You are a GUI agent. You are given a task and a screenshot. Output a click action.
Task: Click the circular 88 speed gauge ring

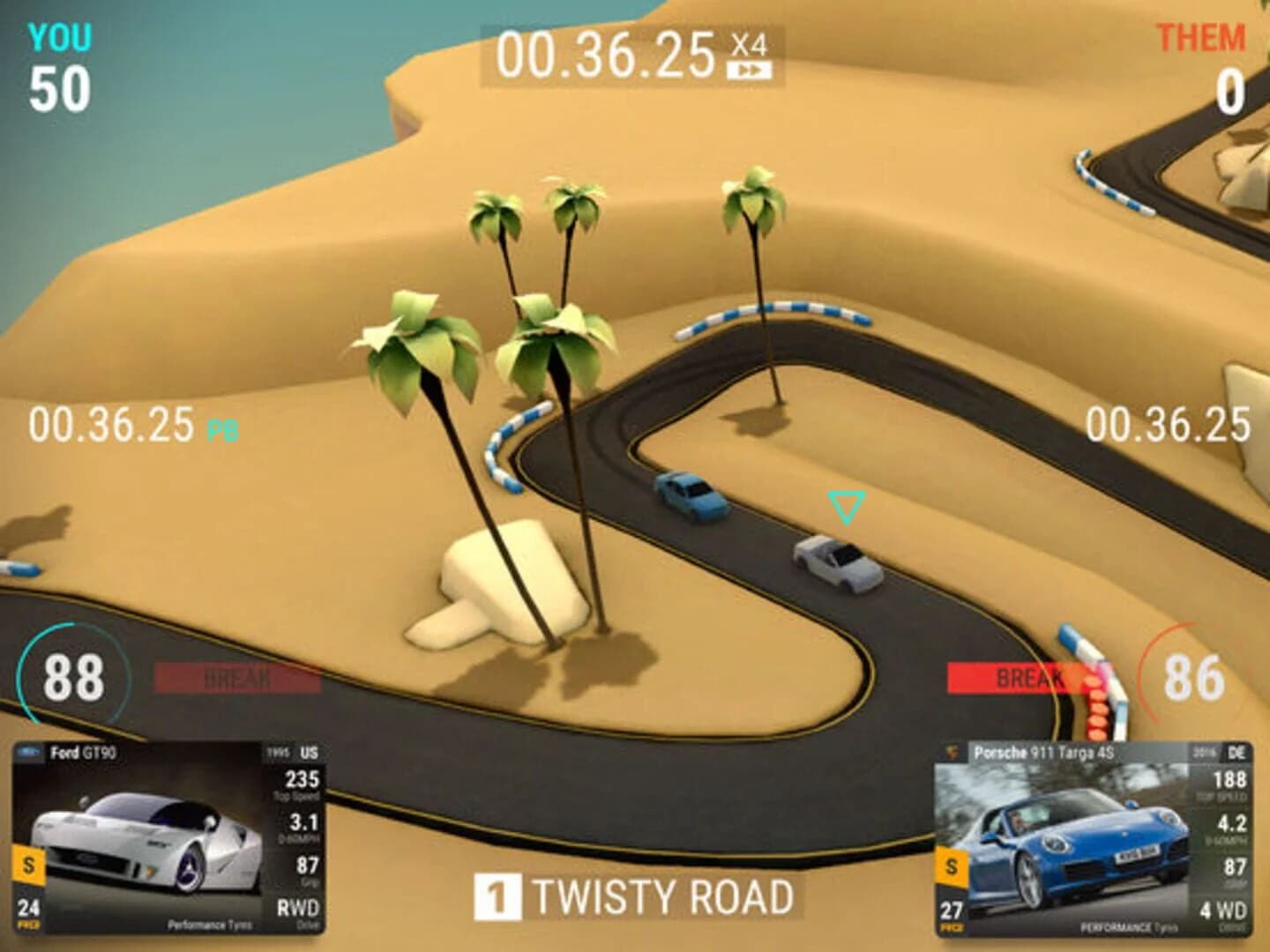tap(75, 680)
